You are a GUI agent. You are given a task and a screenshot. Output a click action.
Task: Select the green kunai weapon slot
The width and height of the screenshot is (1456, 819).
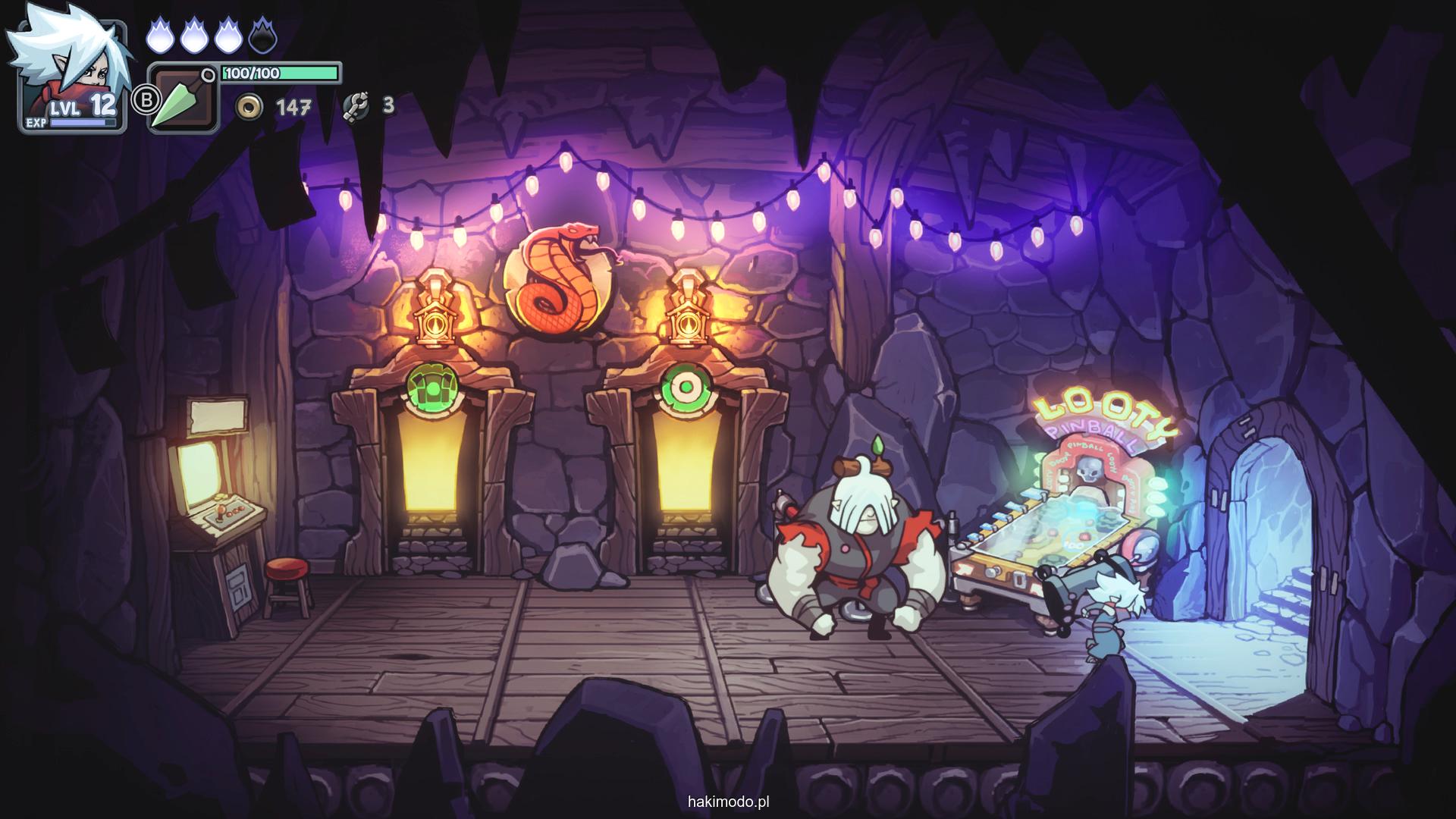tap(182, 99)
